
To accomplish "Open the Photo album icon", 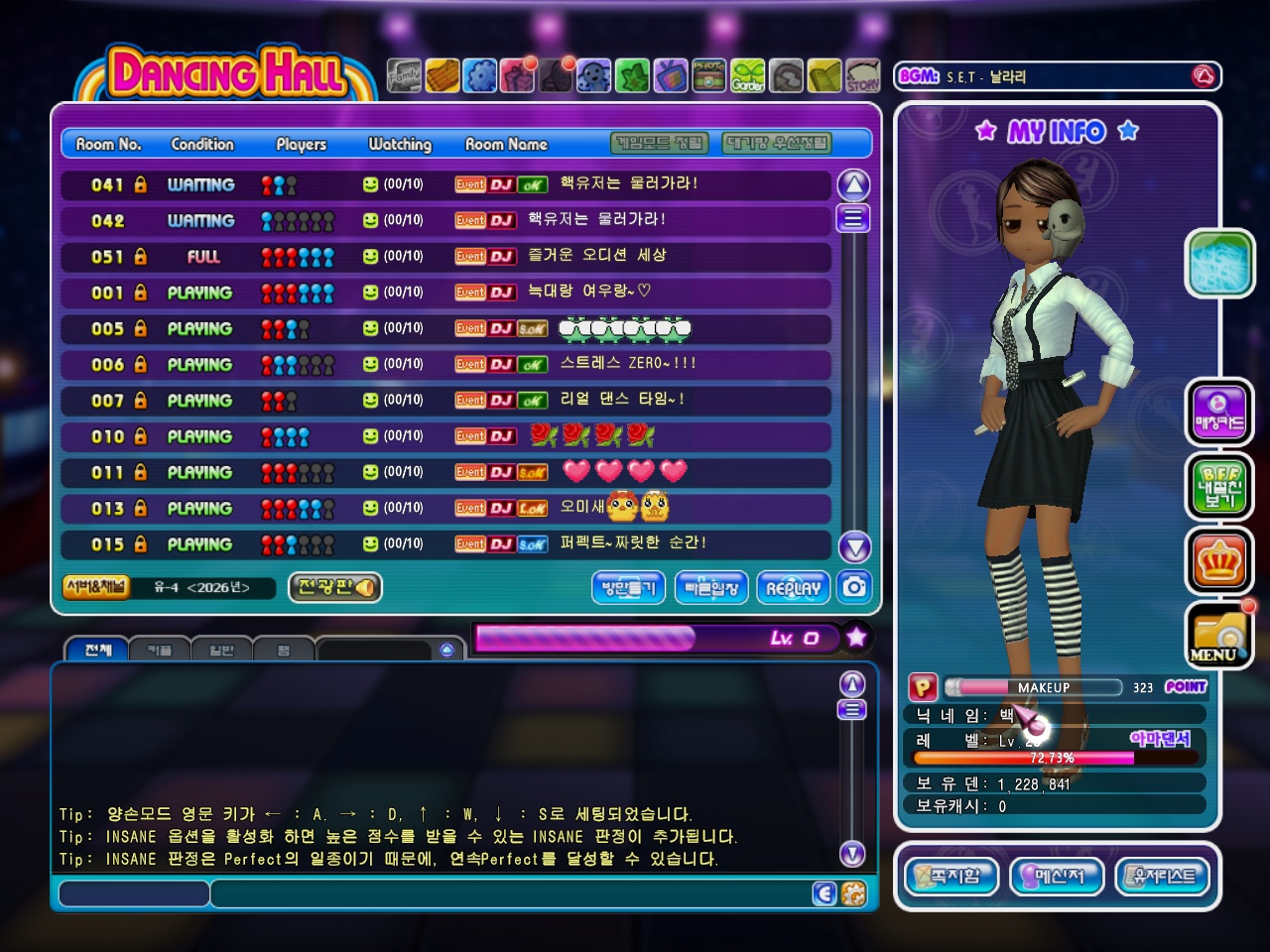I will click(x=708, y=76).
